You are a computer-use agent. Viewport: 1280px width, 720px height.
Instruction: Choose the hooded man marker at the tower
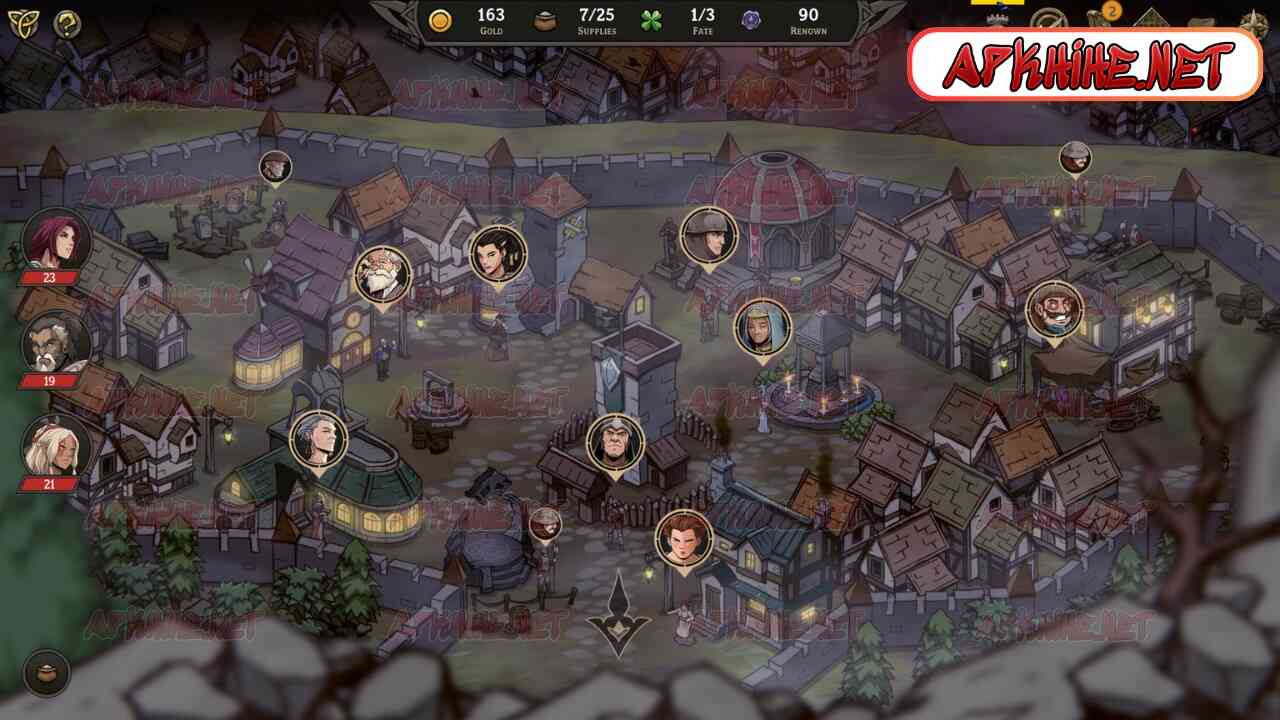[615, 443]
